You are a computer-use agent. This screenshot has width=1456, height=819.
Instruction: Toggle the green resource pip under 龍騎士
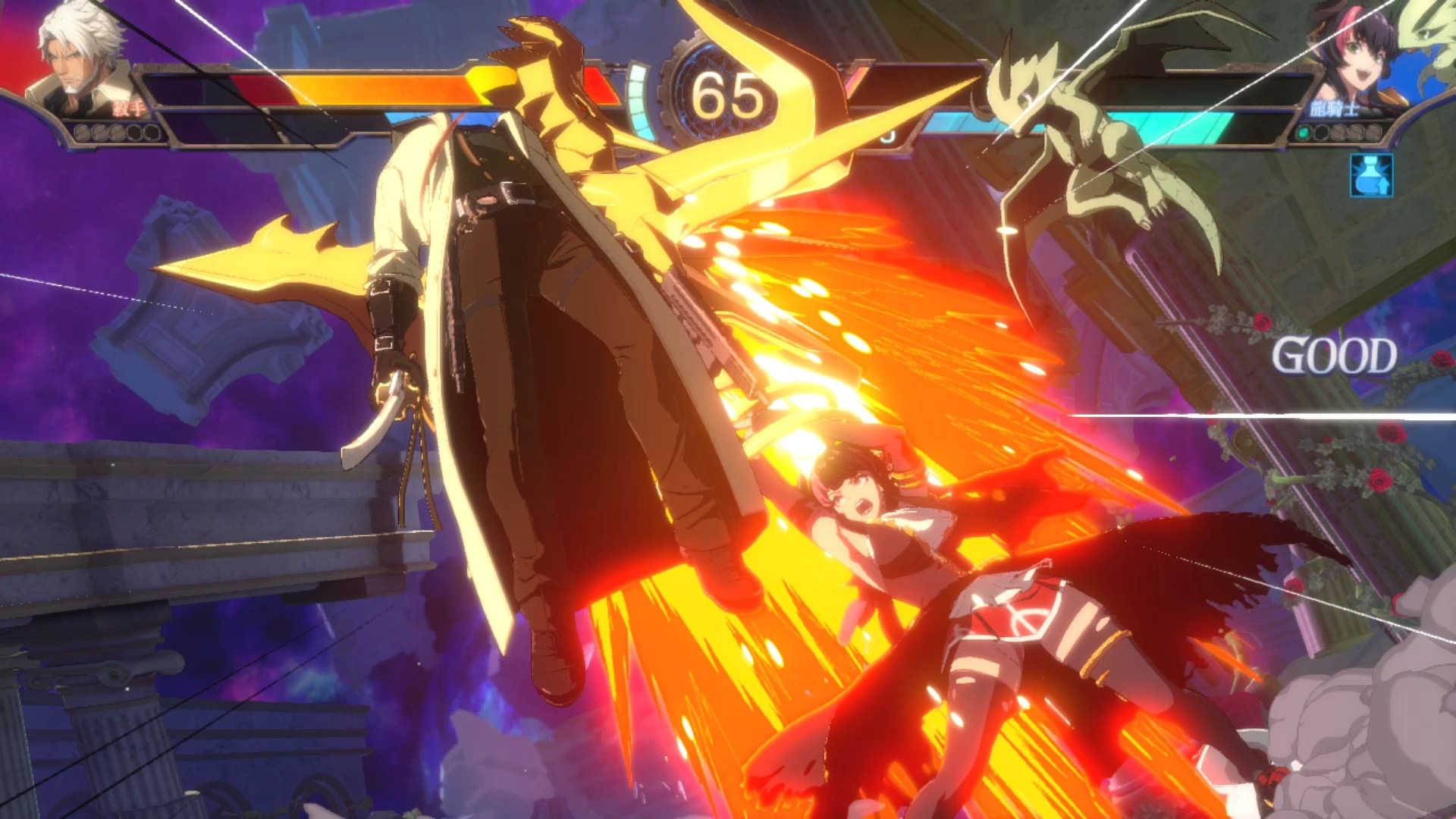click(x=1303, y=132)
